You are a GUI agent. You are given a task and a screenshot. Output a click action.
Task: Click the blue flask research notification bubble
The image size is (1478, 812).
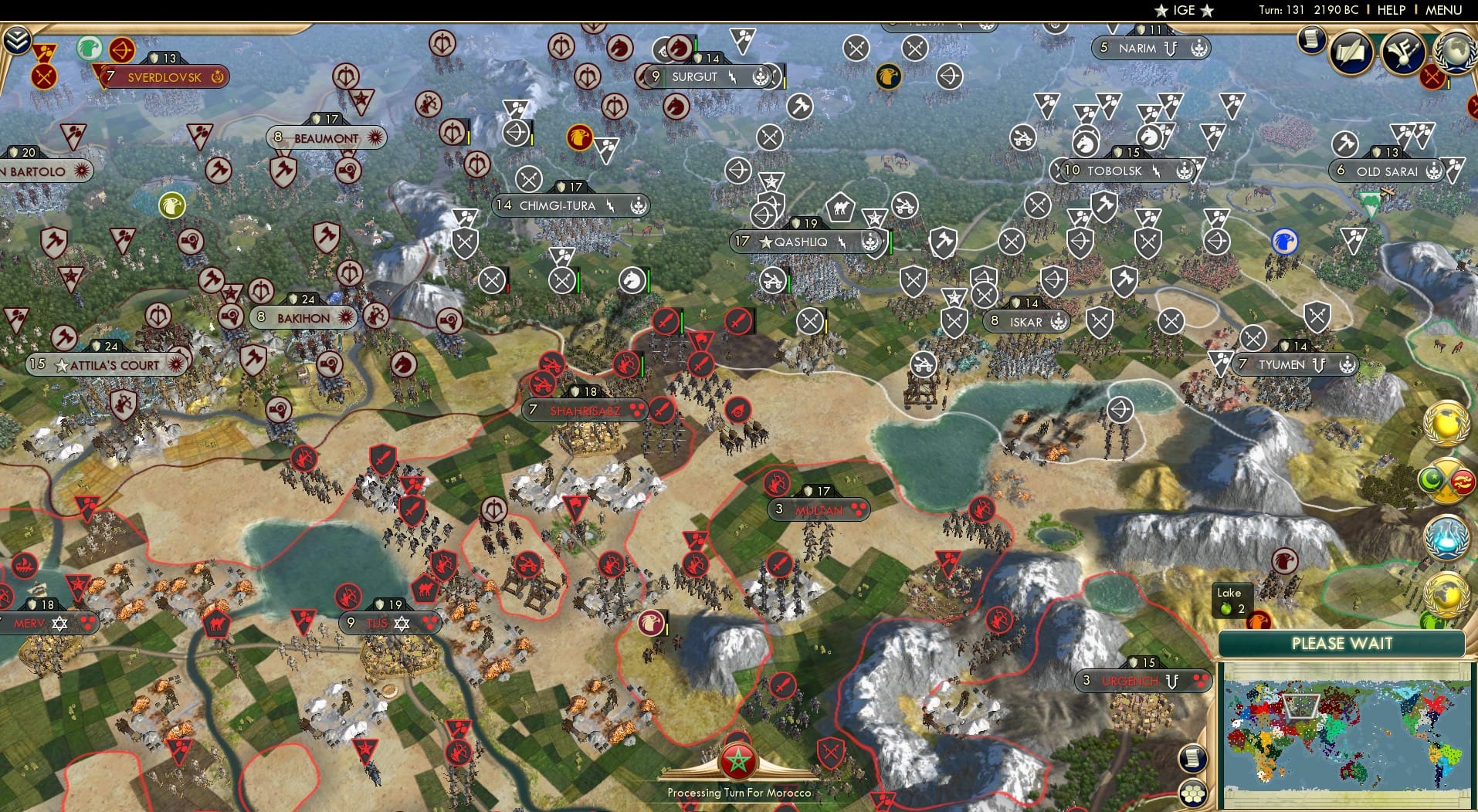pos(1446,536)
